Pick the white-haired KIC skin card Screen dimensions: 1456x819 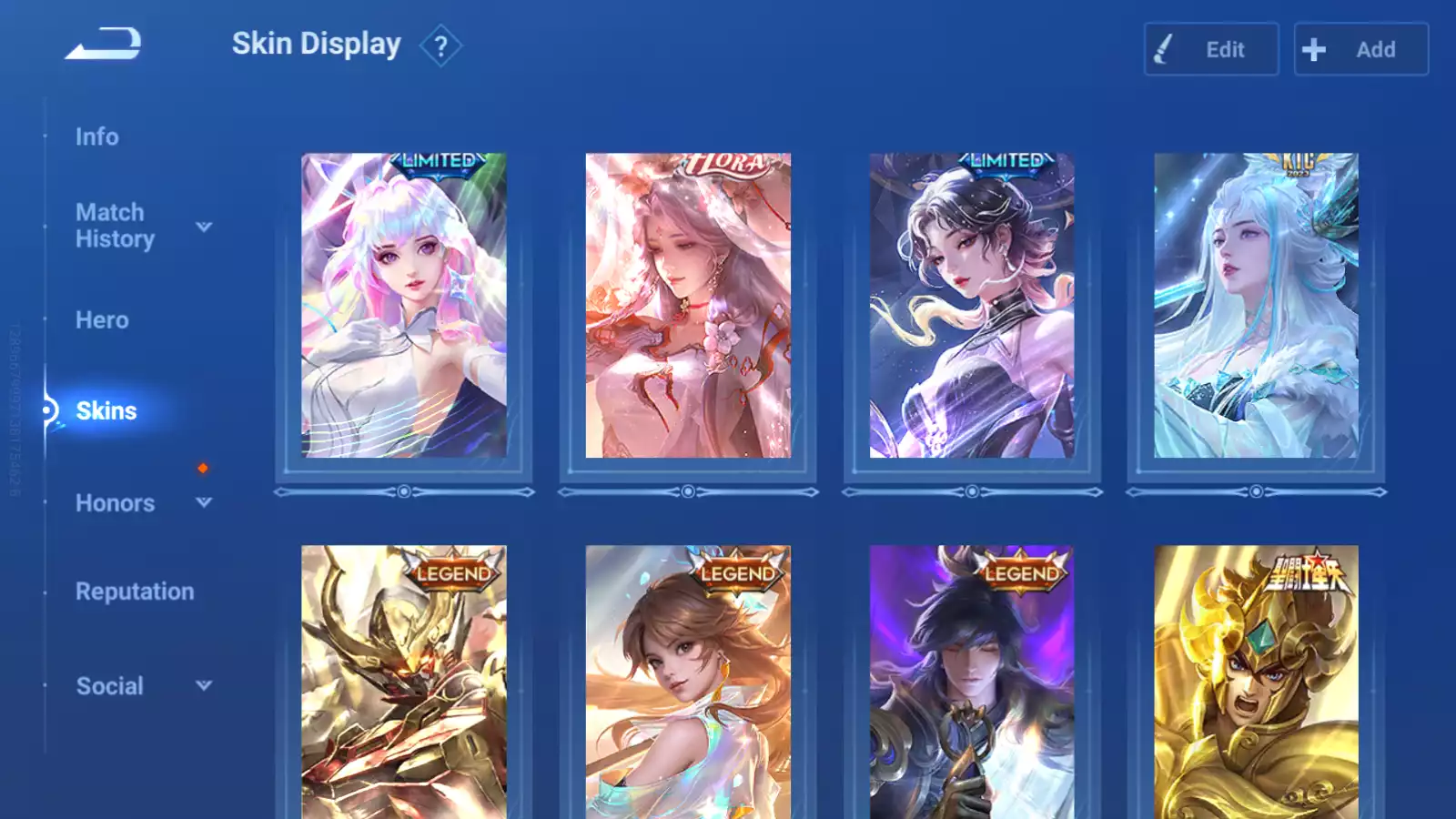pos(1256,306)
